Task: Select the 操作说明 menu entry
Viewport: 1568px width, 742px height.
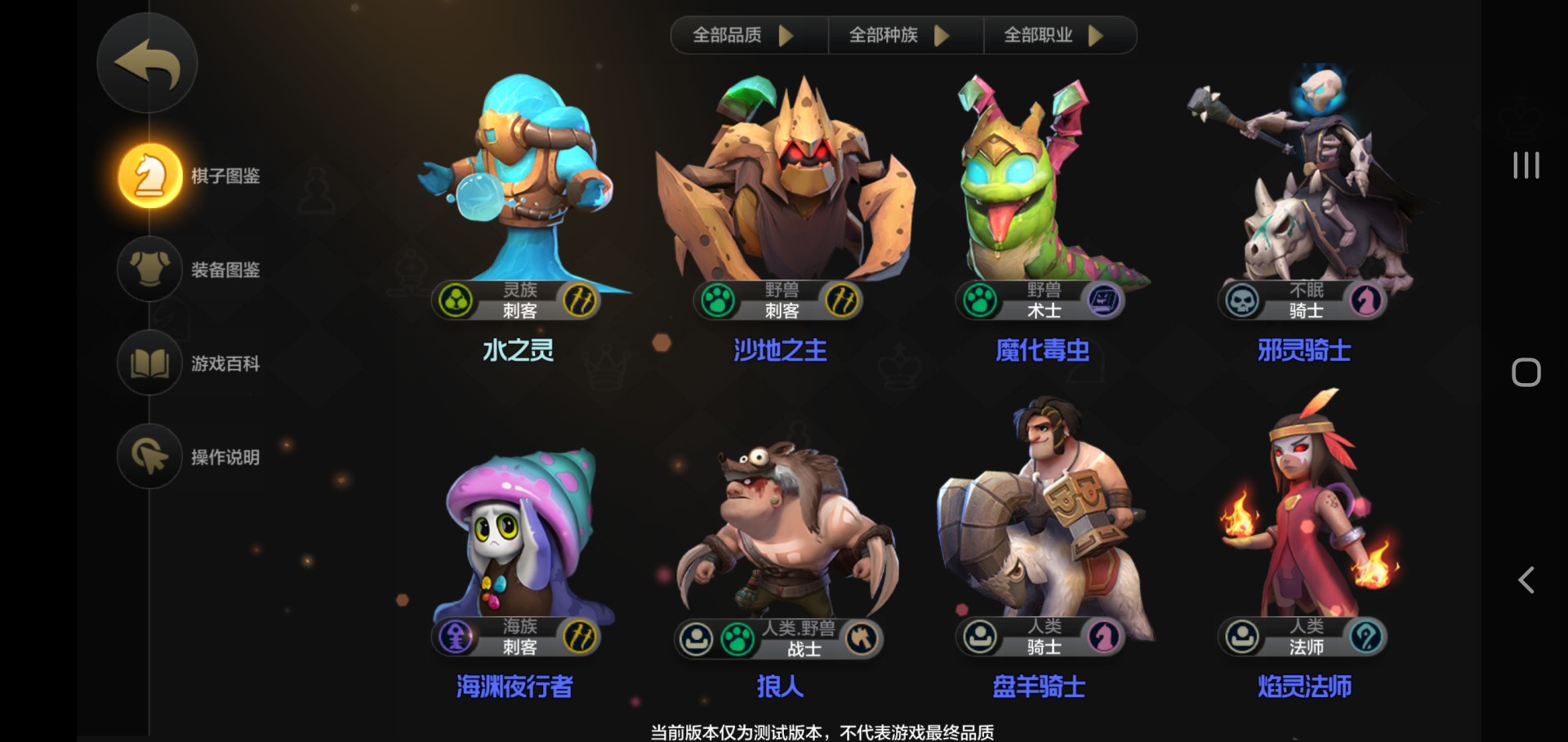Action: pyautogui.click(x=149, y=457)
